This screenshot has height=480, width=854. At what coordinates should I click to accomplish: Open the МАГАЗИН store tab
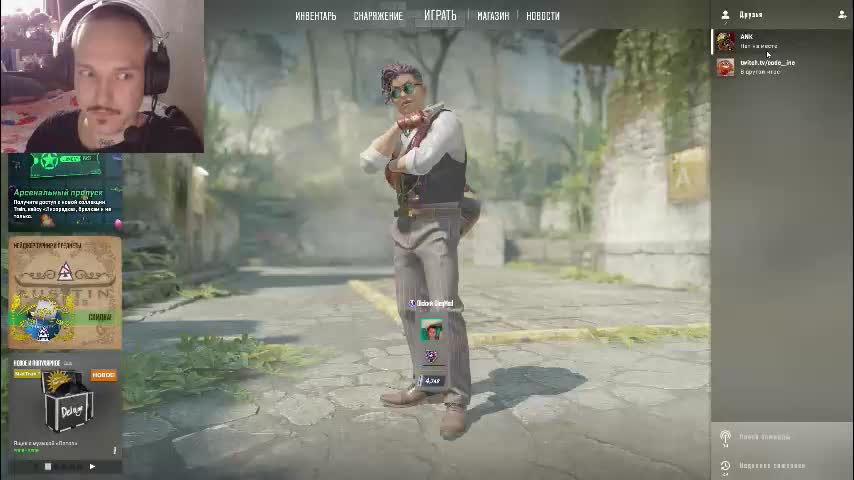pos(493,16)
